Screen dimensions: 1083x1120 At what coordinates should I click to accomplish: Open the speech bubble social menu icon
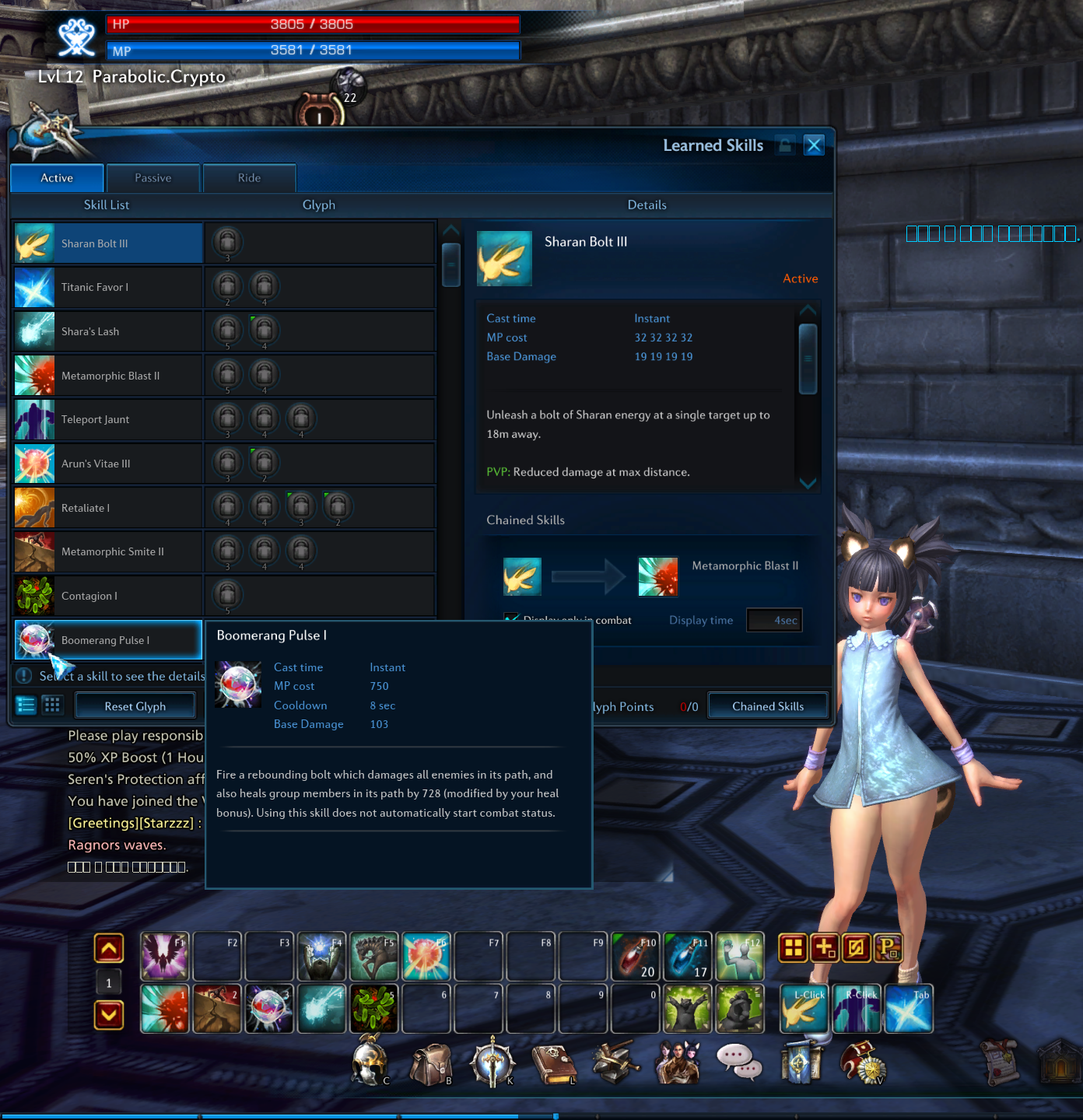738,1062
